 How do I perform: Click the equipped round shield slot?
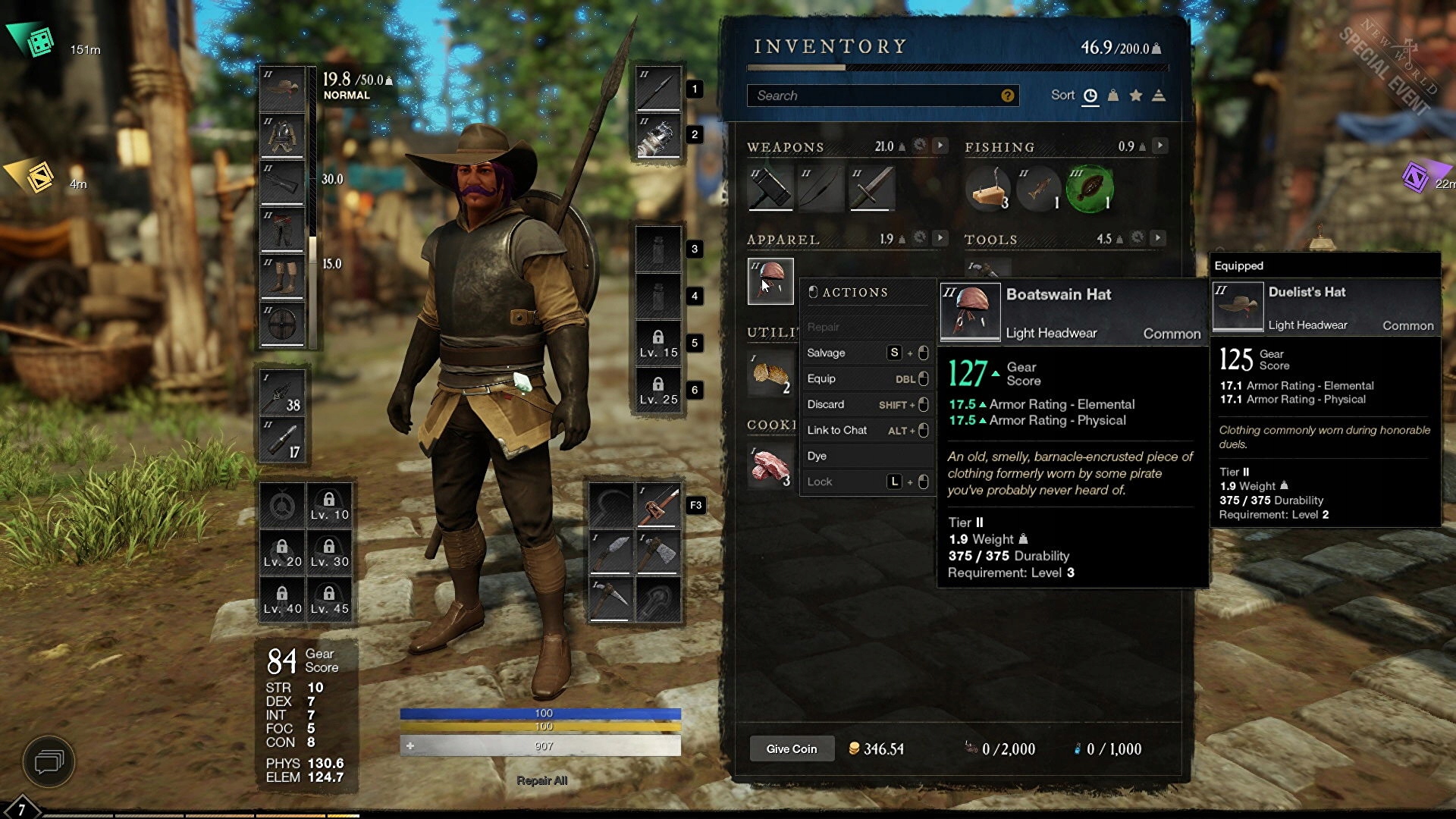pyautogui.click(x=282, y=324)
